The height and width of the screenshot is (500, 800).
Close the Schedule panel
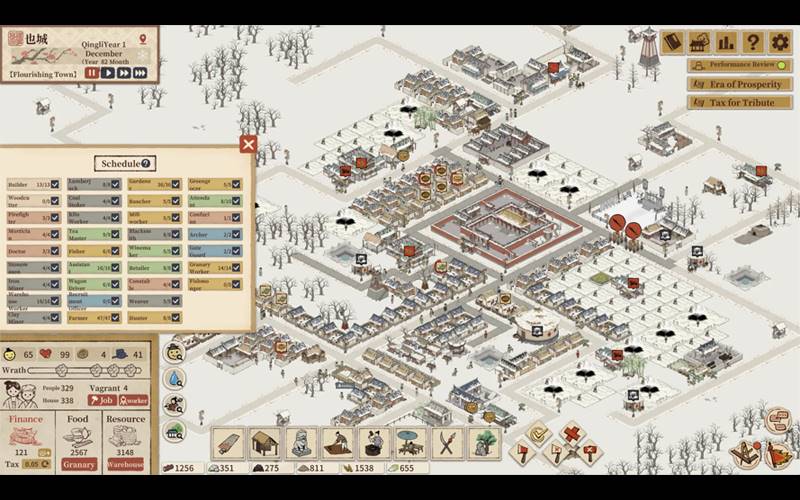point(248,144)
